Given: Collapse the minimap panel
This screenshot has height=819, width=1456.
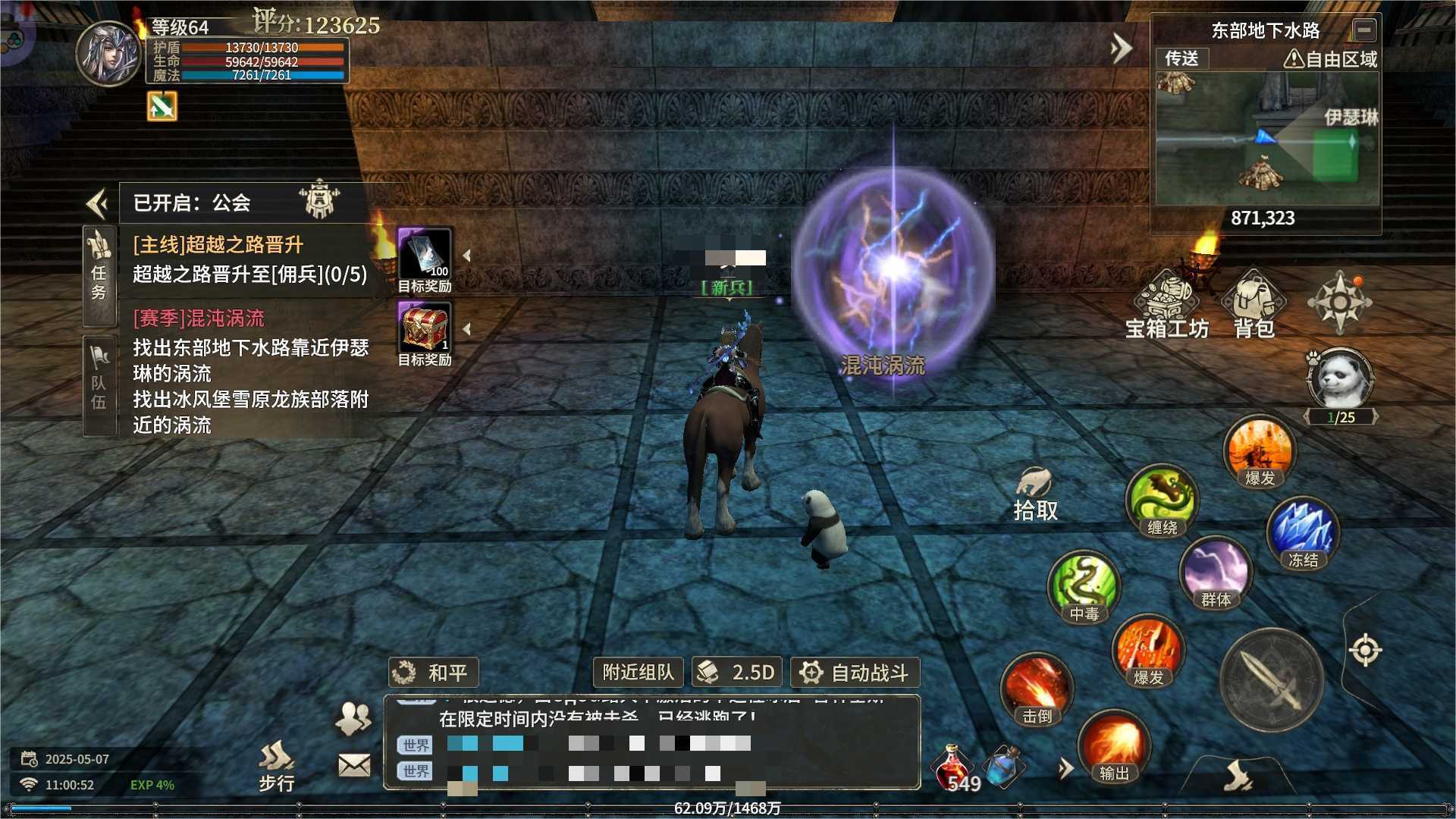Looking at the screenshot, I should tap(1363, 30).
